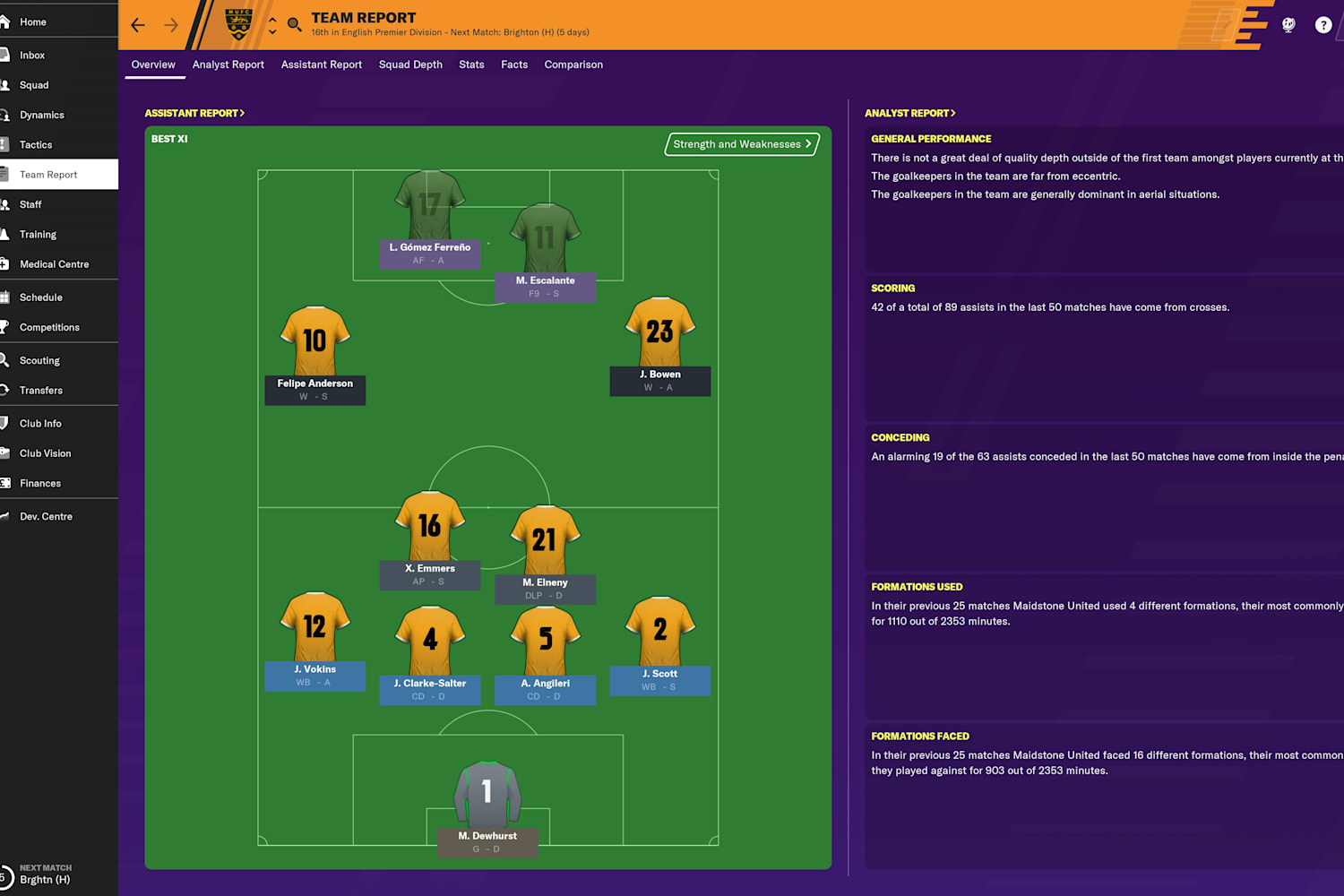
Task: Open the Comparison tab
Action: (573, 65)
